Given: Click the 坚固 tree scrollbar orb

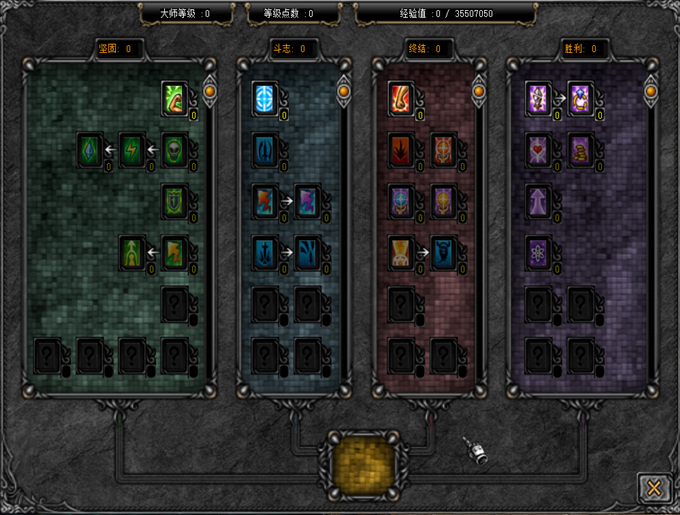Looking at the screenshot, I should click(211, 92).
